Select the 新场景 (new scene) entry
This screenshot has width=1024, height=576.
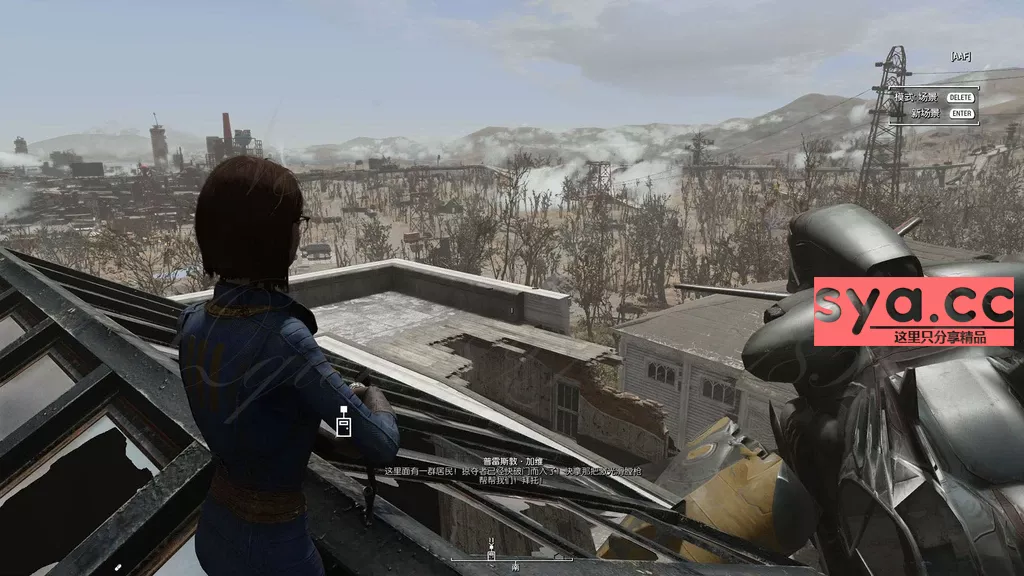coord(927,113)
